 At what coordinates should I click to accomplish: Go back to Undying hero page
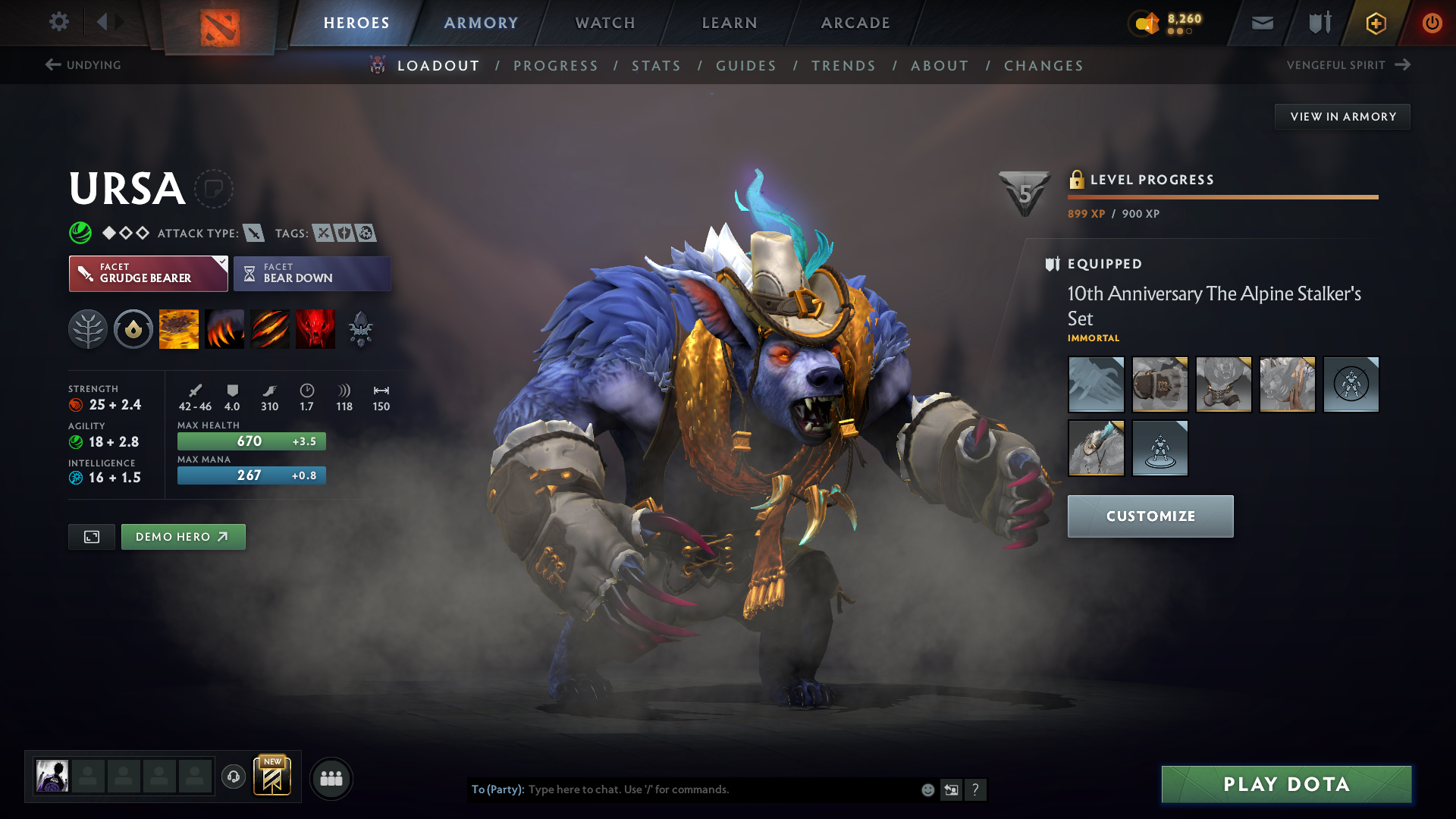83,65
